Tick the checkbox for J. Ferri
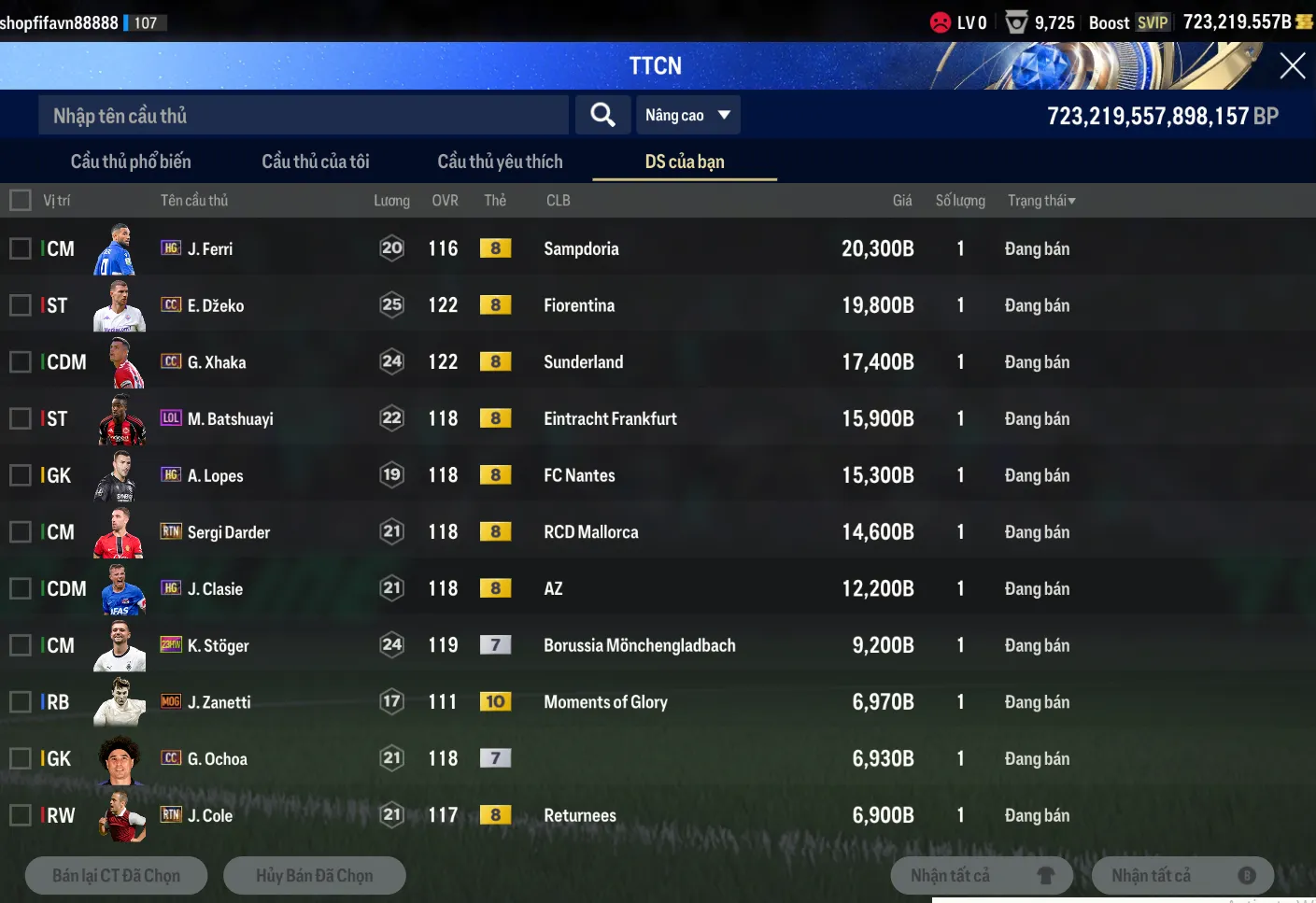 pyautogui.click(x=20, y=248)
